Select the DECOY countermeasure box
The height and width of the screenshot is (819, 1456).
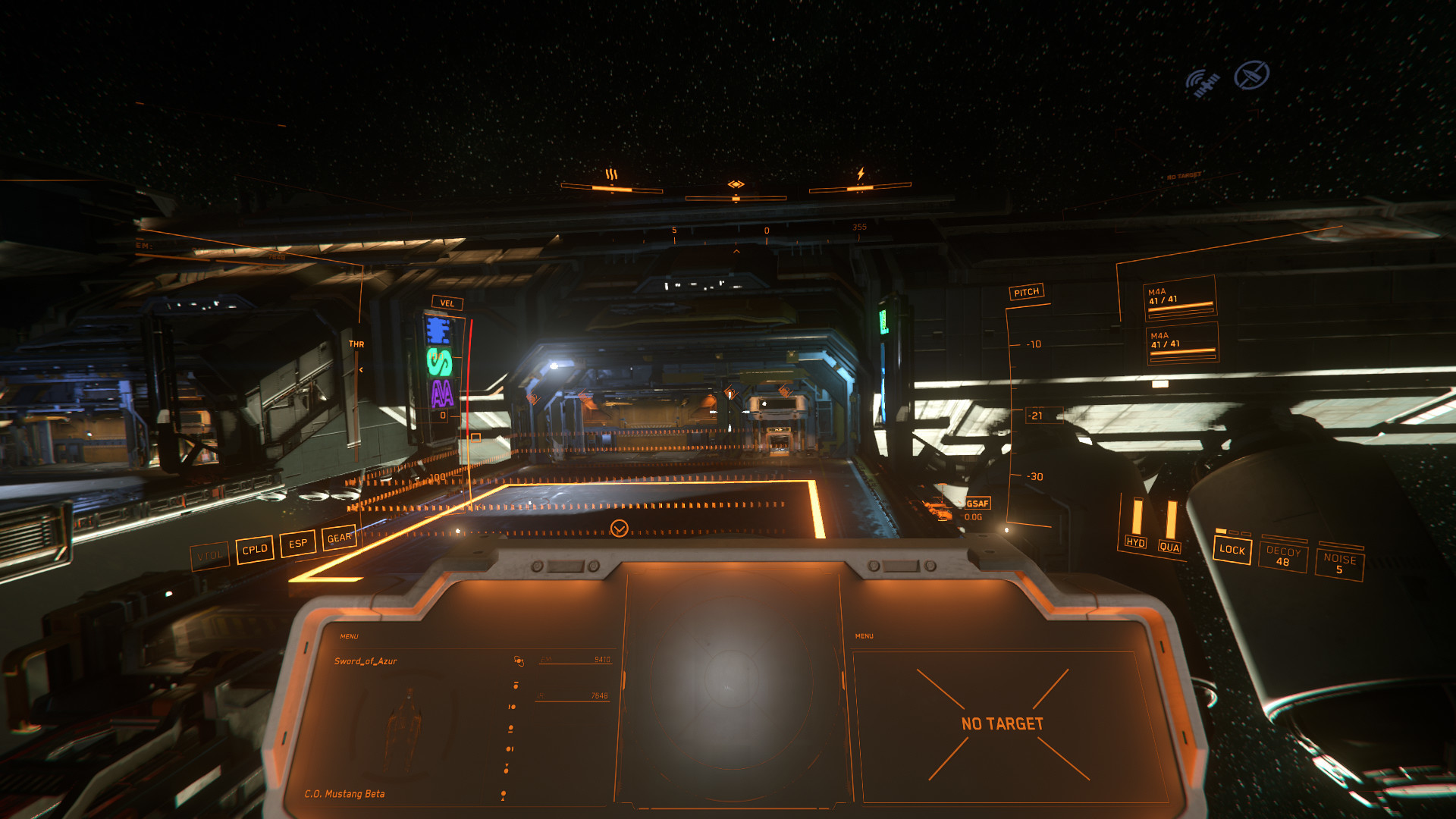click(1282, 556)
